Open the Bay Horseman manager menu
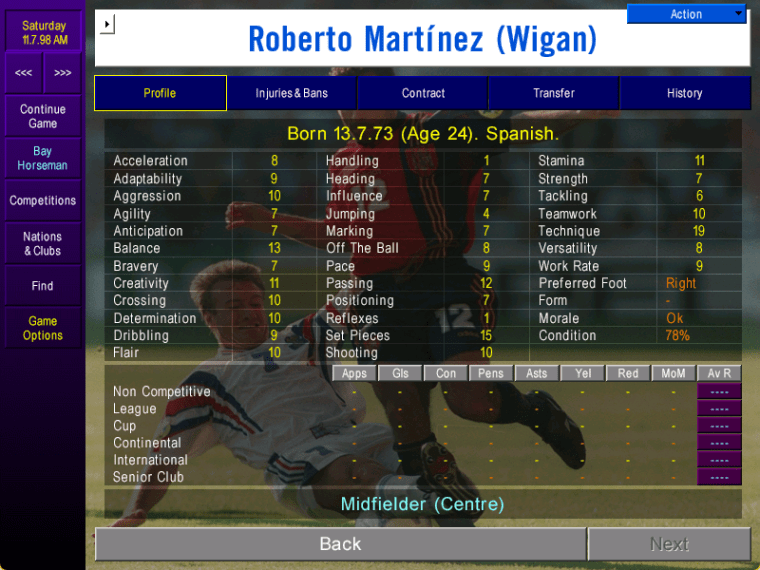 tap(43, 158)
